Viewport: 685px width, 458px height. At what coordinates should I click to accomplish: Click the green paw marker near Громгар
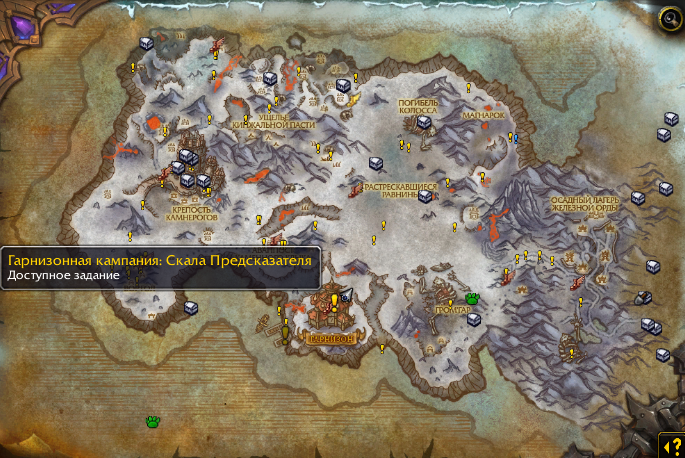coord(472,298)
